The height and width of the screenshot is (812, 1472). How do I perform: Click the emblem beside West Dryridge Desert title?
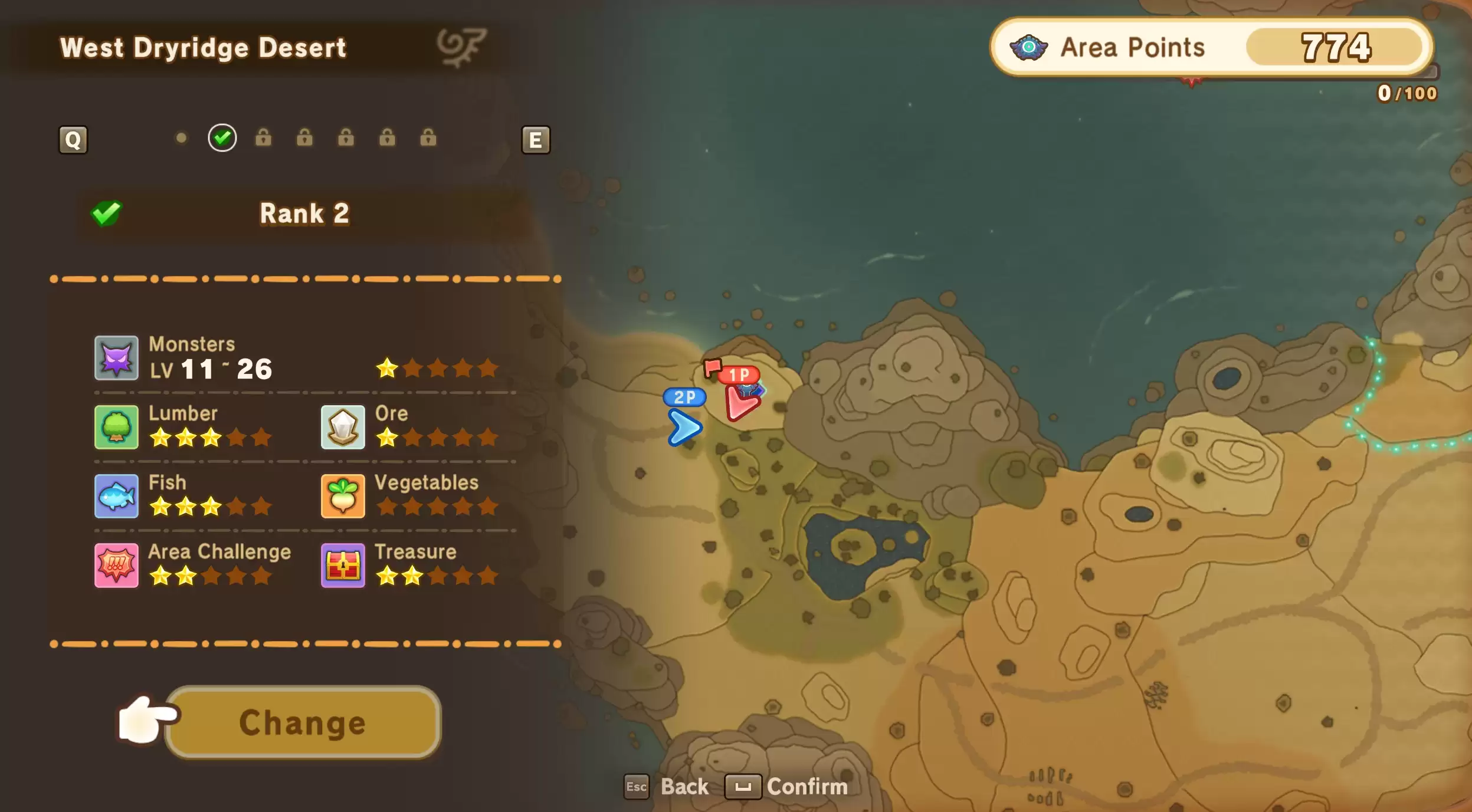[x=463, y=46]
